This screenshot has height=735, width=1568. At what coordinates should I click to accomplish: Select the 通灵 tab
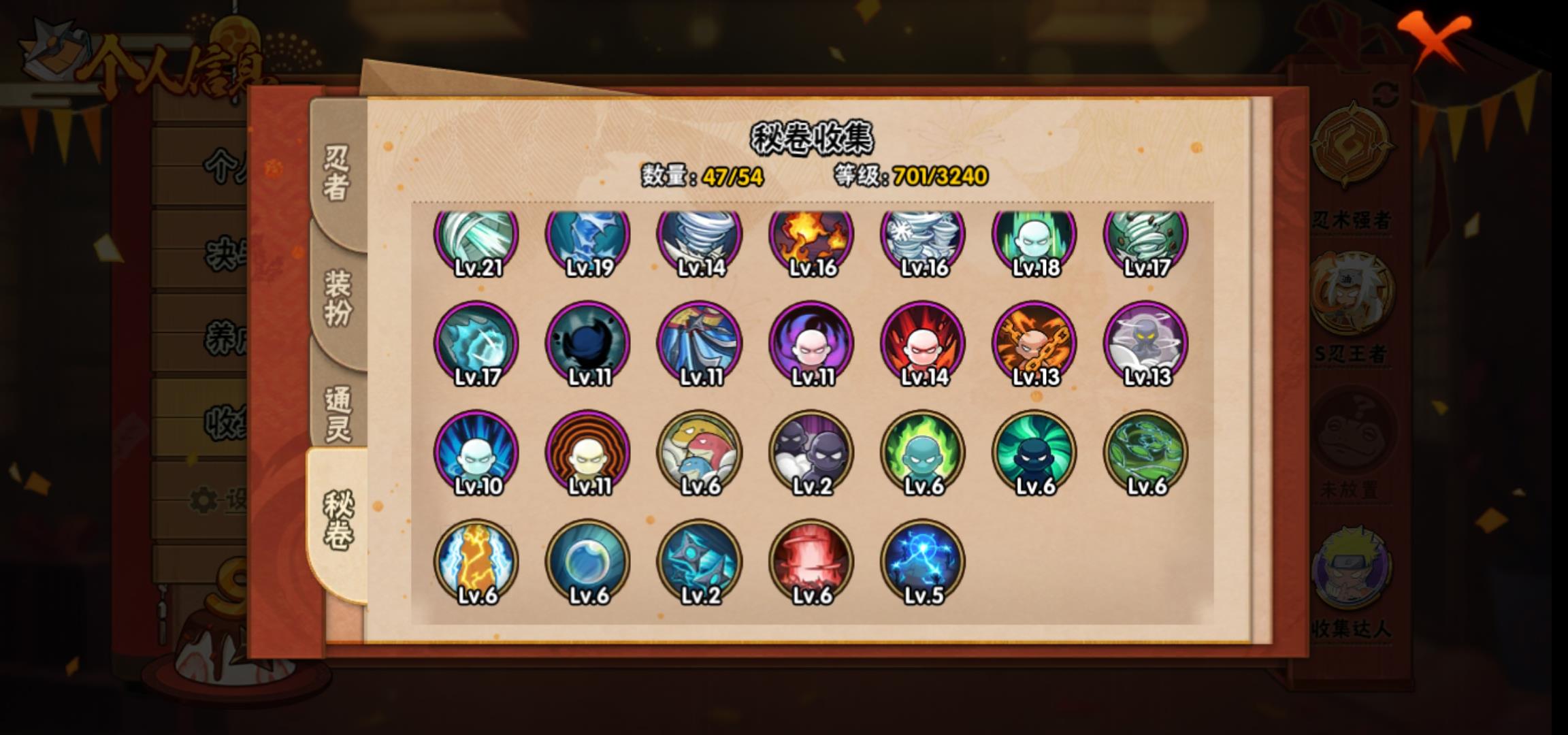pos(338,414)
